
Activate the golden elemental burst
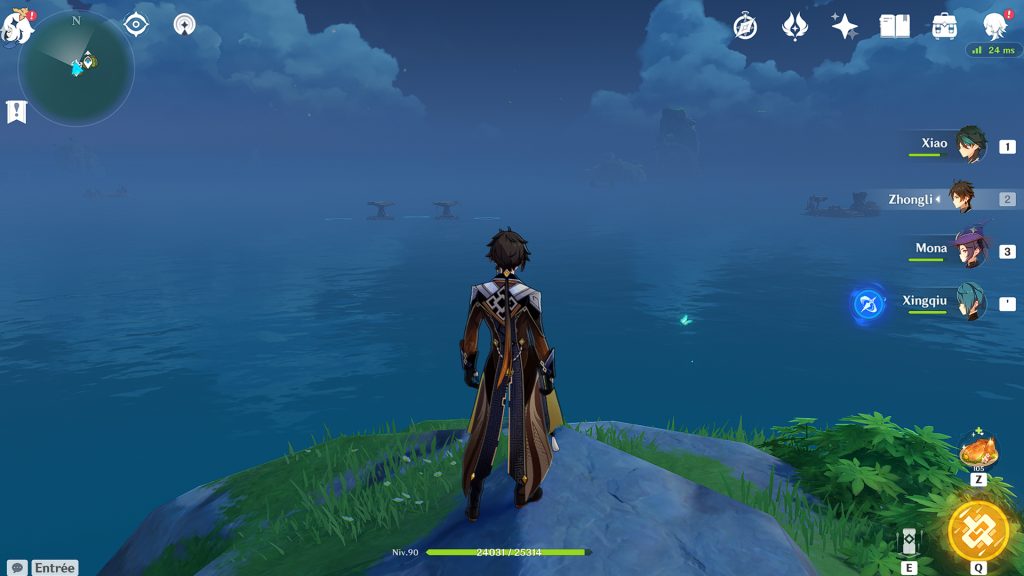[x=978, y=530]
